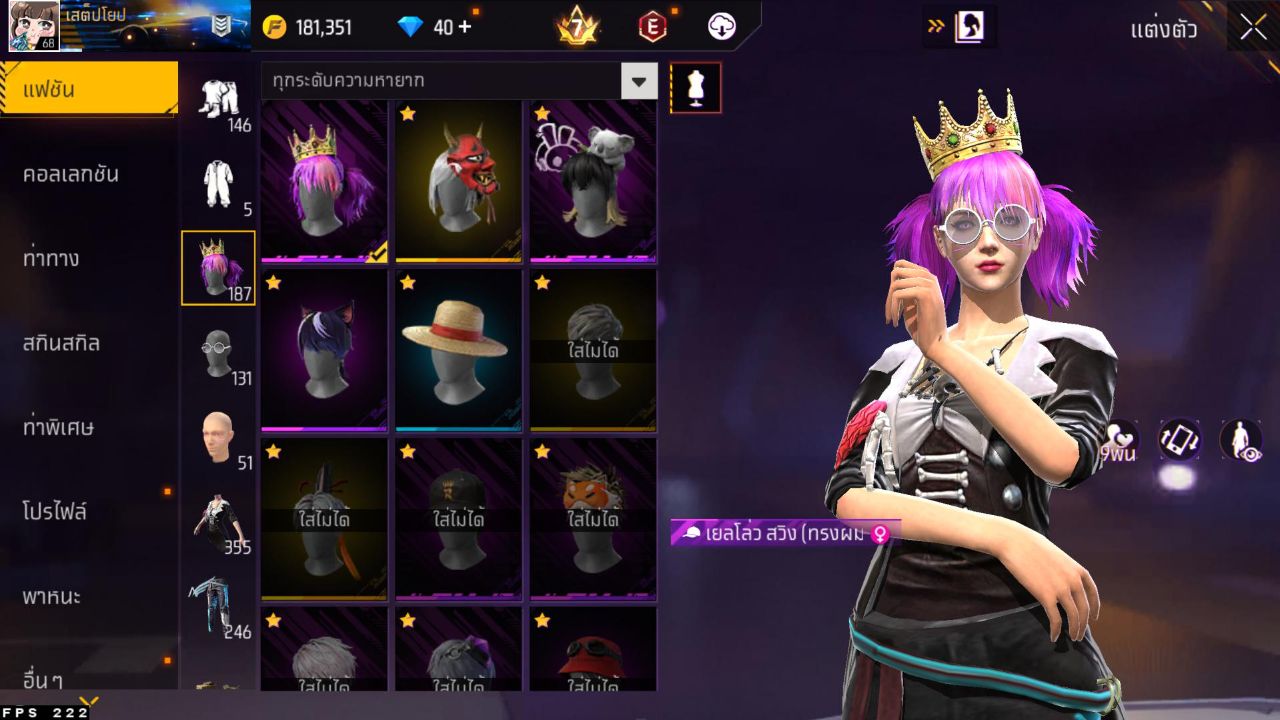The height and width of the screenshot is (720, 1280).
Task: Toggle the favorite star on the oni mask
Action: point(407,114)
